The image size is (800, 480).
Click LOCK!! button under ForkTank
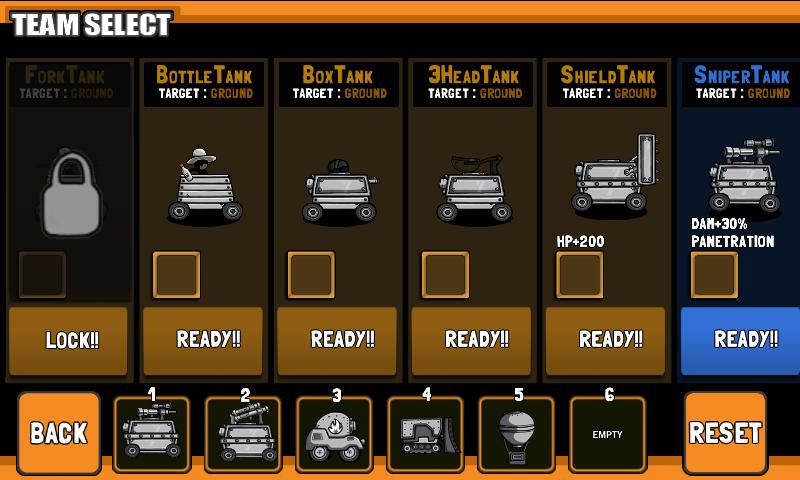coord(69,340)
